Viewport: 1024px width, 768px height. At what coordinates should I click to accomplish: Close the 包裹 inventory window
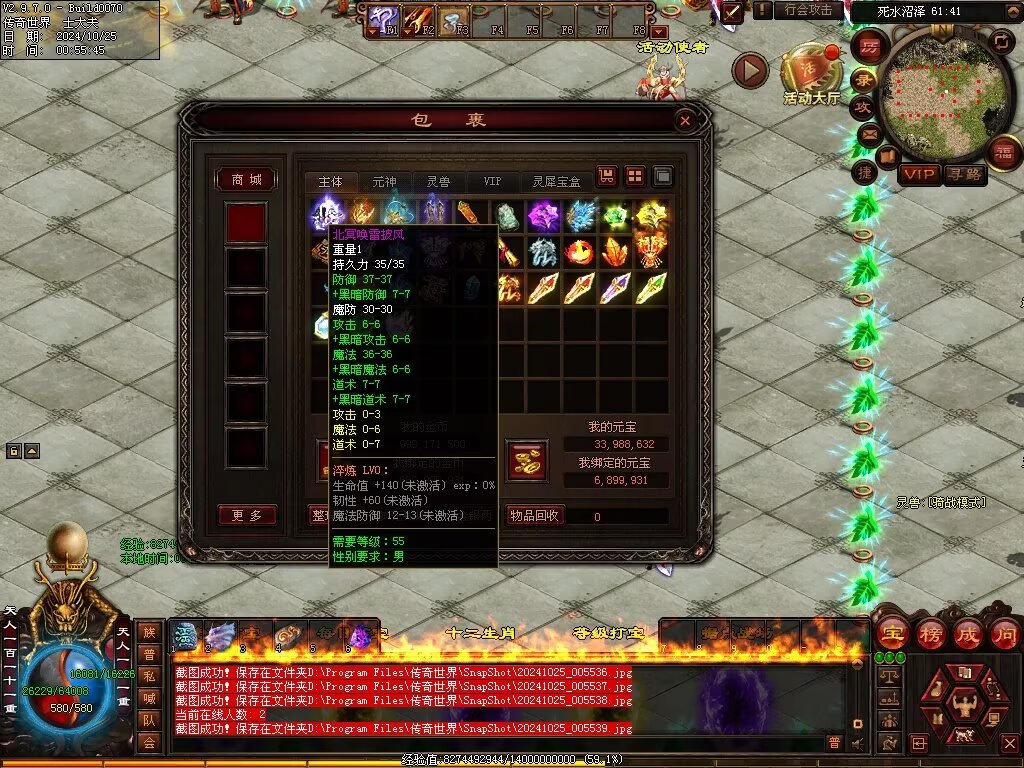coord(685,121)
